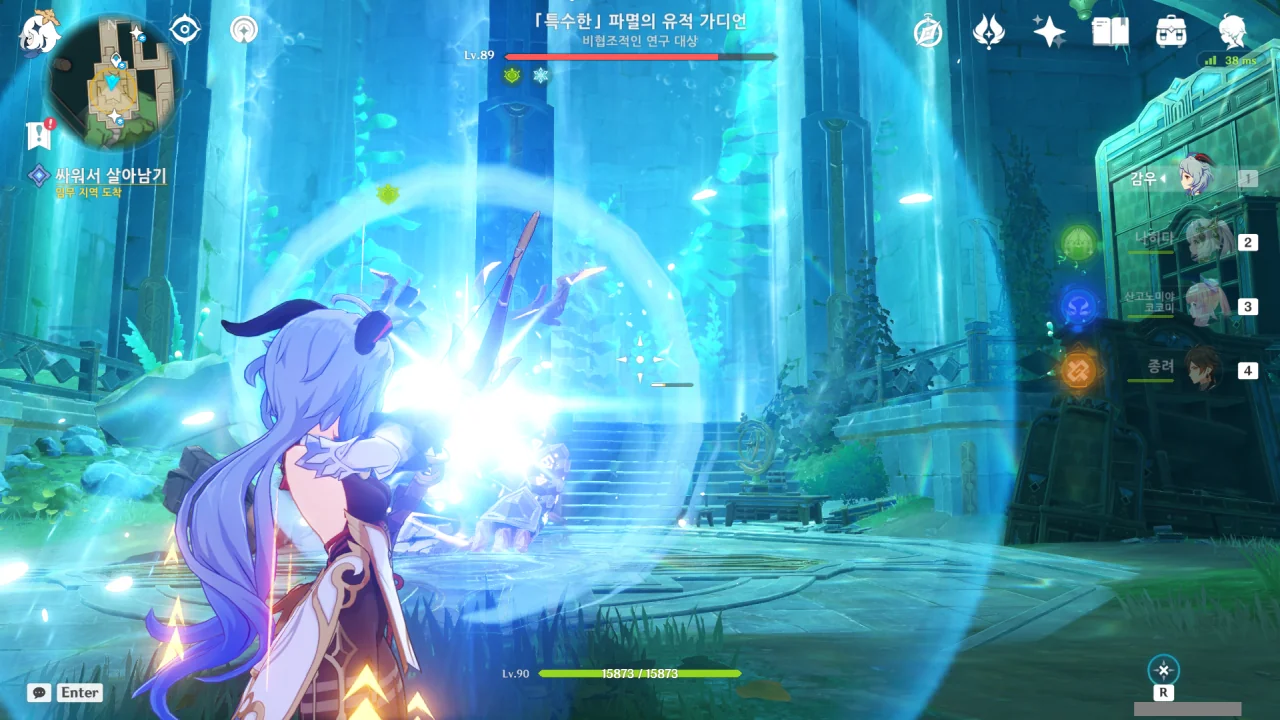The width and height of the screenshot is (1280, 720).
Task: Click the notice icon with red exclamation badge
Action: pyautogui.click(x=40, y=133)
